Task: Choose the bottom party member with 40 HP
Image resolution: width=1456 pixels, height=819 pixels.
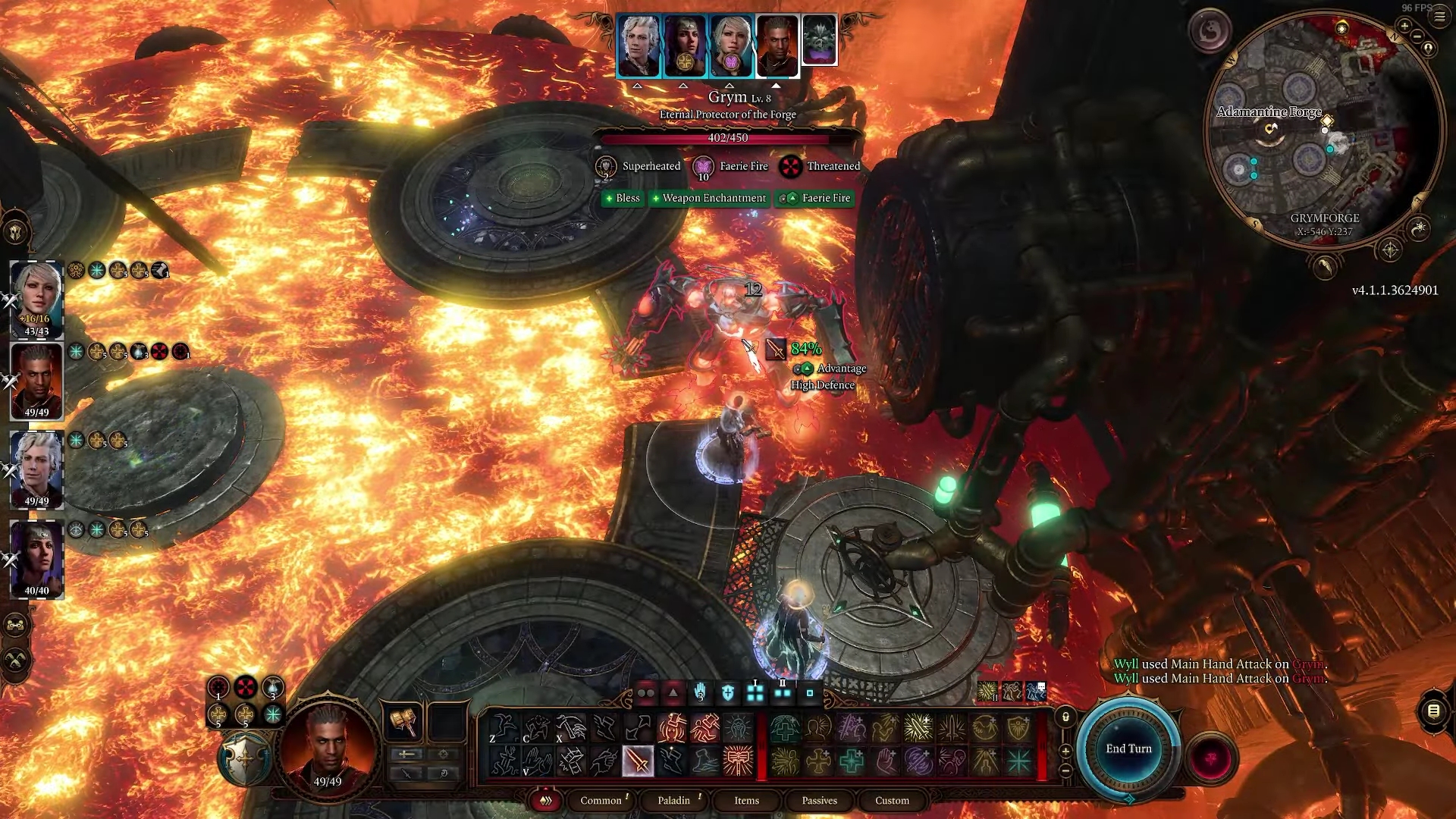Action: pos(36,559)
